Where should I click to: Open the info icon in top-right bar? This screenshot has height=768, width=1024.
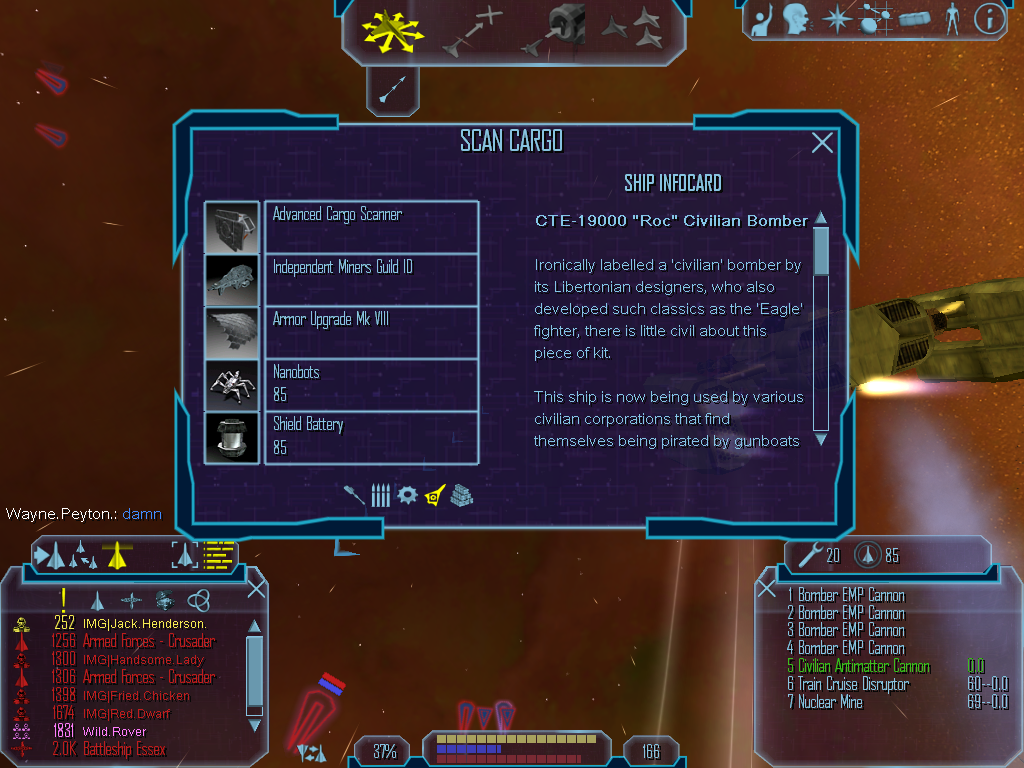pos(989,18)
